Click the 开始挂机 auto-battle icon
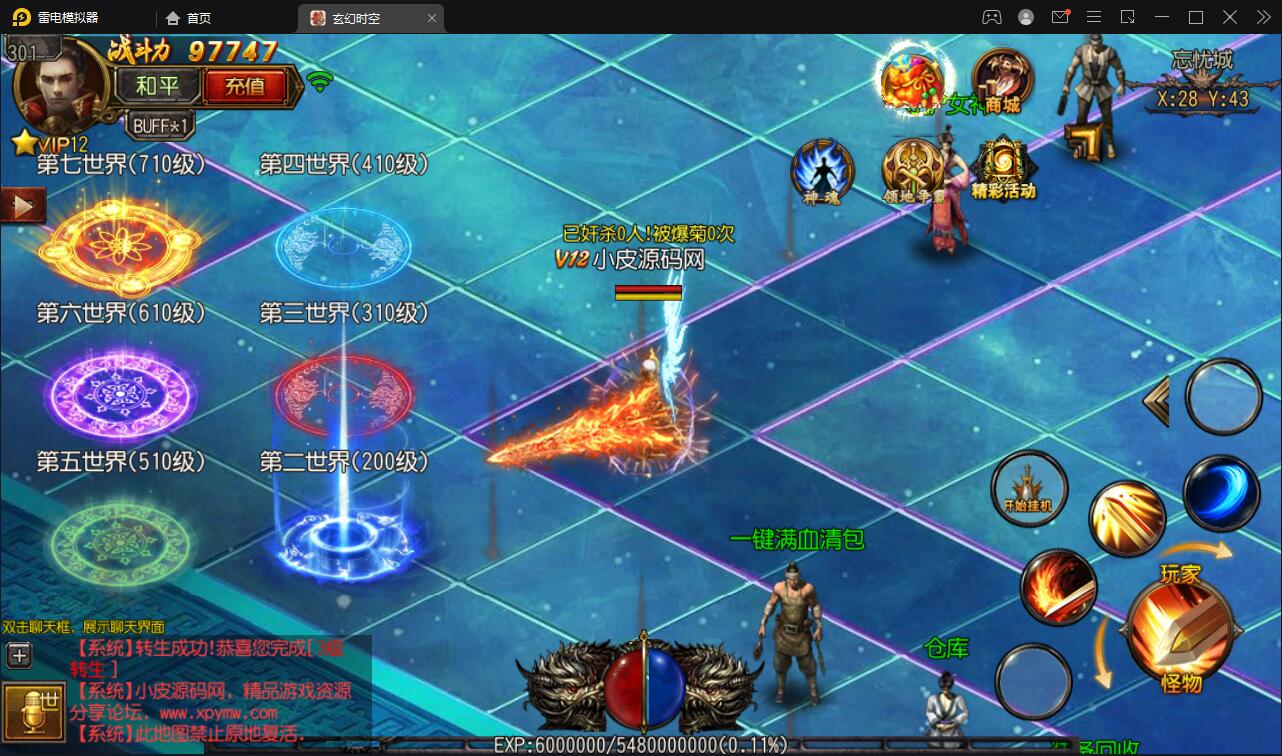1282x756 pixels. [x=1029, y=487]
